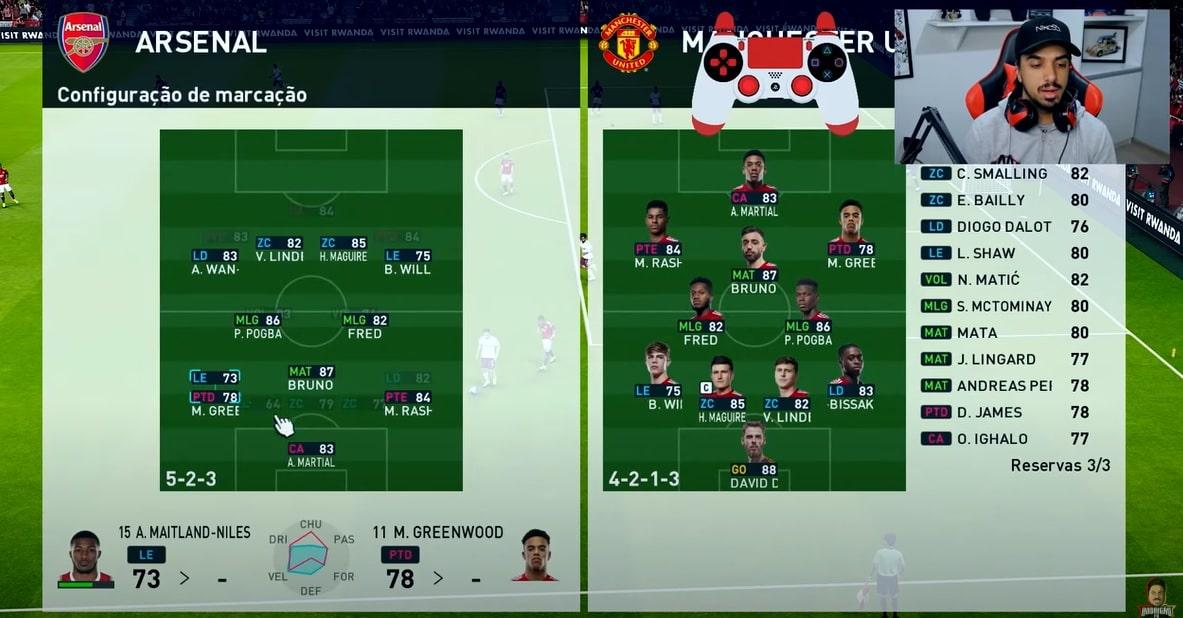Viewport: 1183px width, 618px height.
Task: Select goalkeeper David D on the 4-2-1-3 pitch
Action: coord(754,445)
